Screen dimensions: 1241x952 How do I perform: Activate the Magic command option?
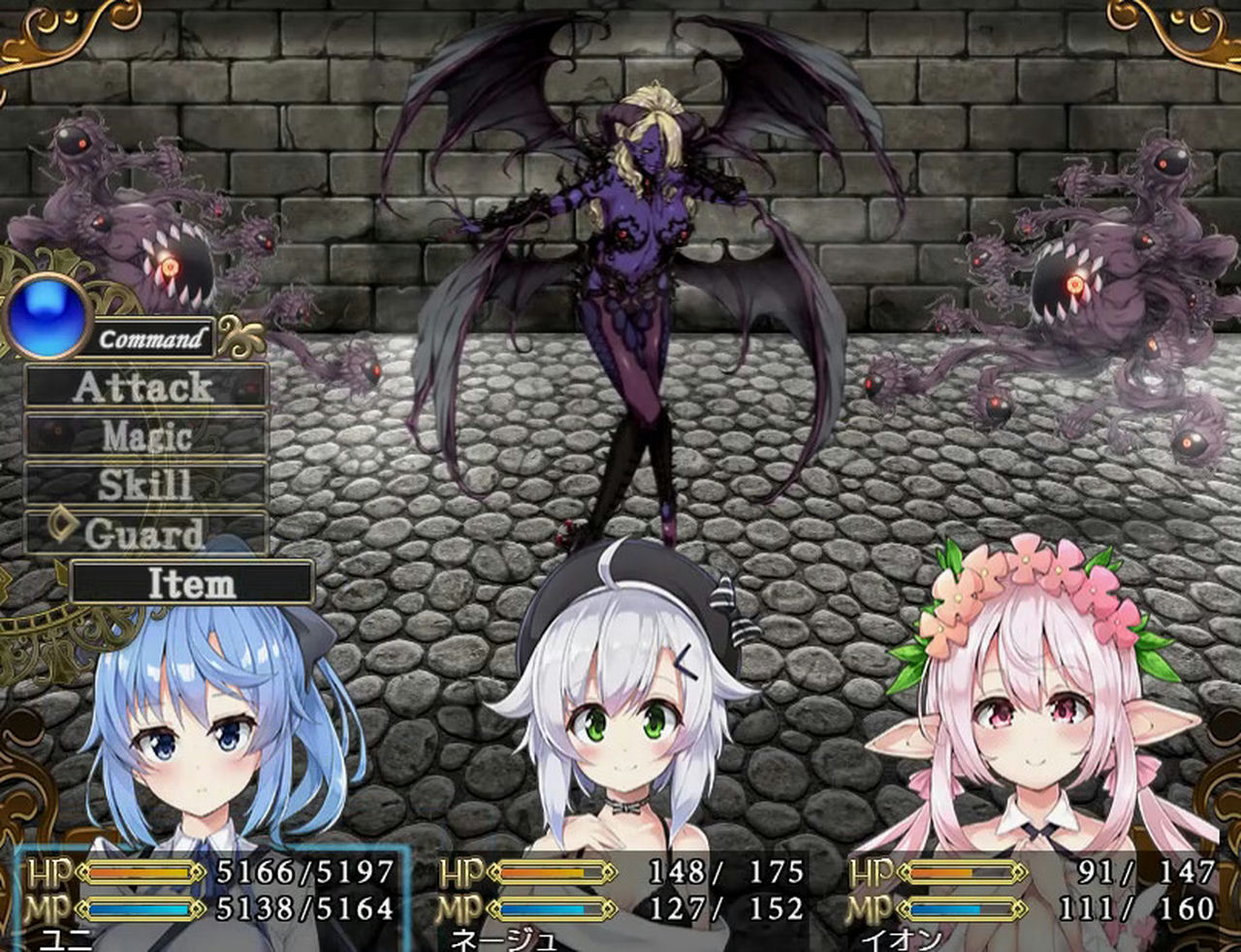145,436
